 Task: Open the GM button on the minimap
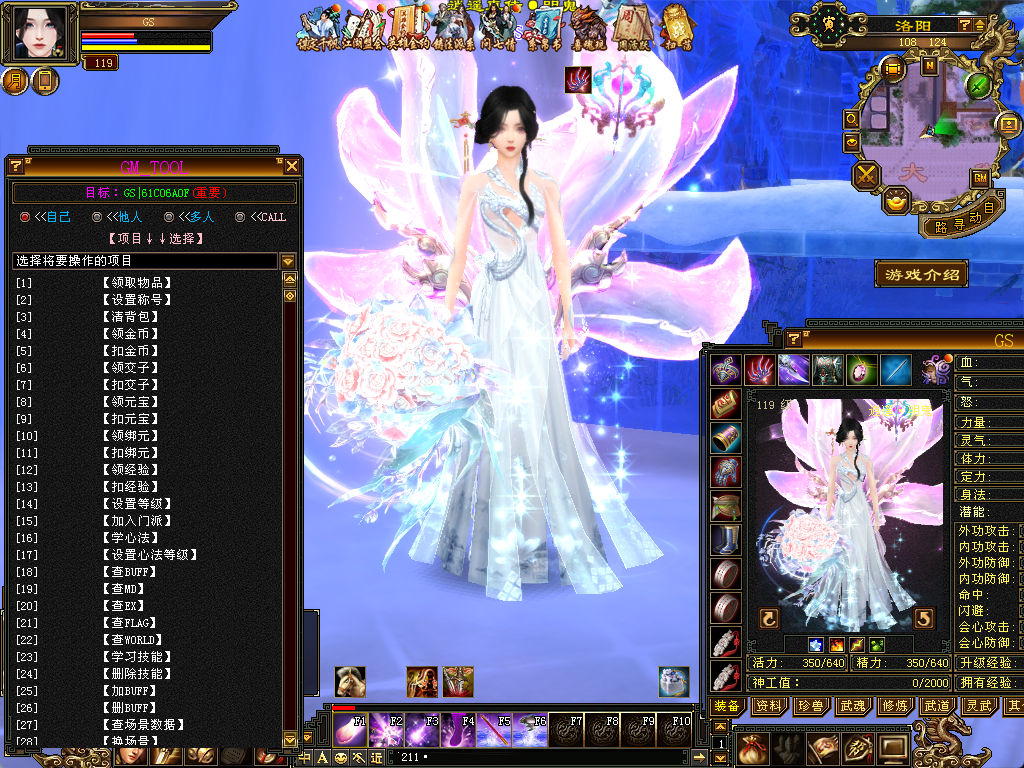point(980,178)
